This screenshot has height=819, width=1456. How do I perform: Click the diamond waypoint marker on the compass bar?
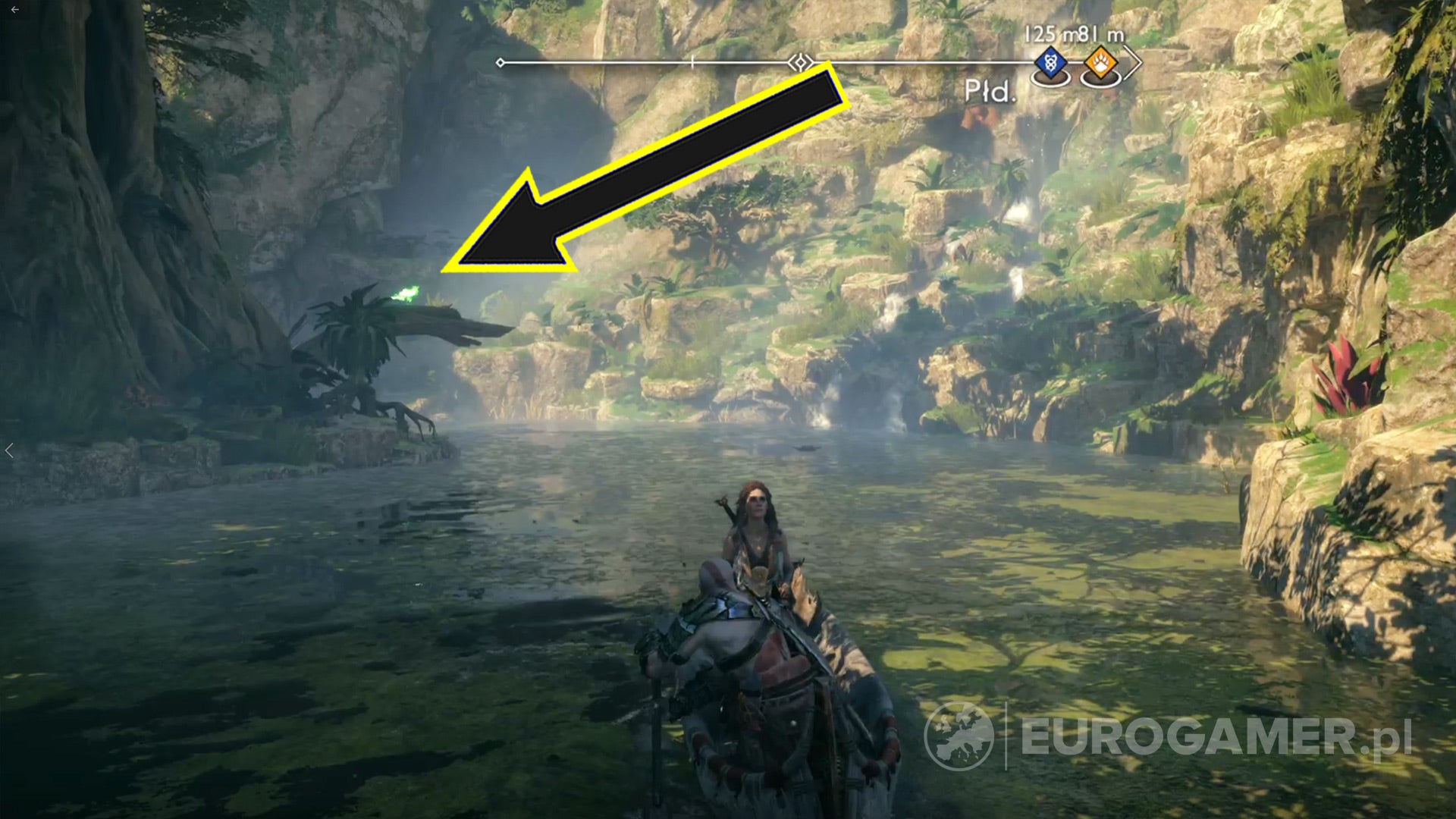coord(801,61)
